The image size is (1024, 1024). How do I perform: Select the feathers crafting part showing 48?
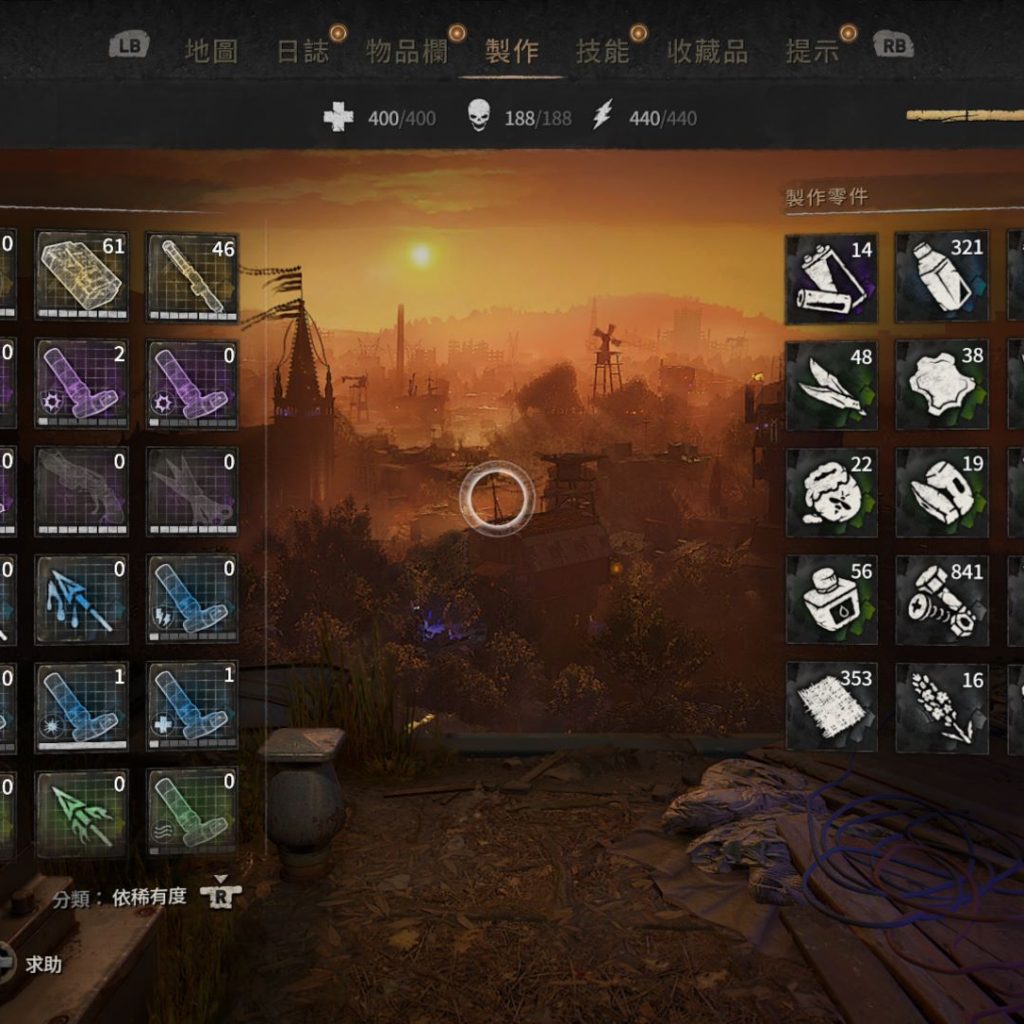[831, 386]
